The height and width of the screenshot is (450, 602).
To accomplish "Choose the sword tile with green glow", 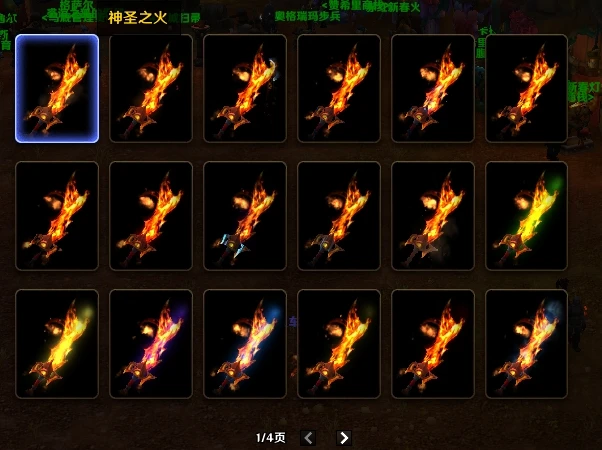I will 526,216.
